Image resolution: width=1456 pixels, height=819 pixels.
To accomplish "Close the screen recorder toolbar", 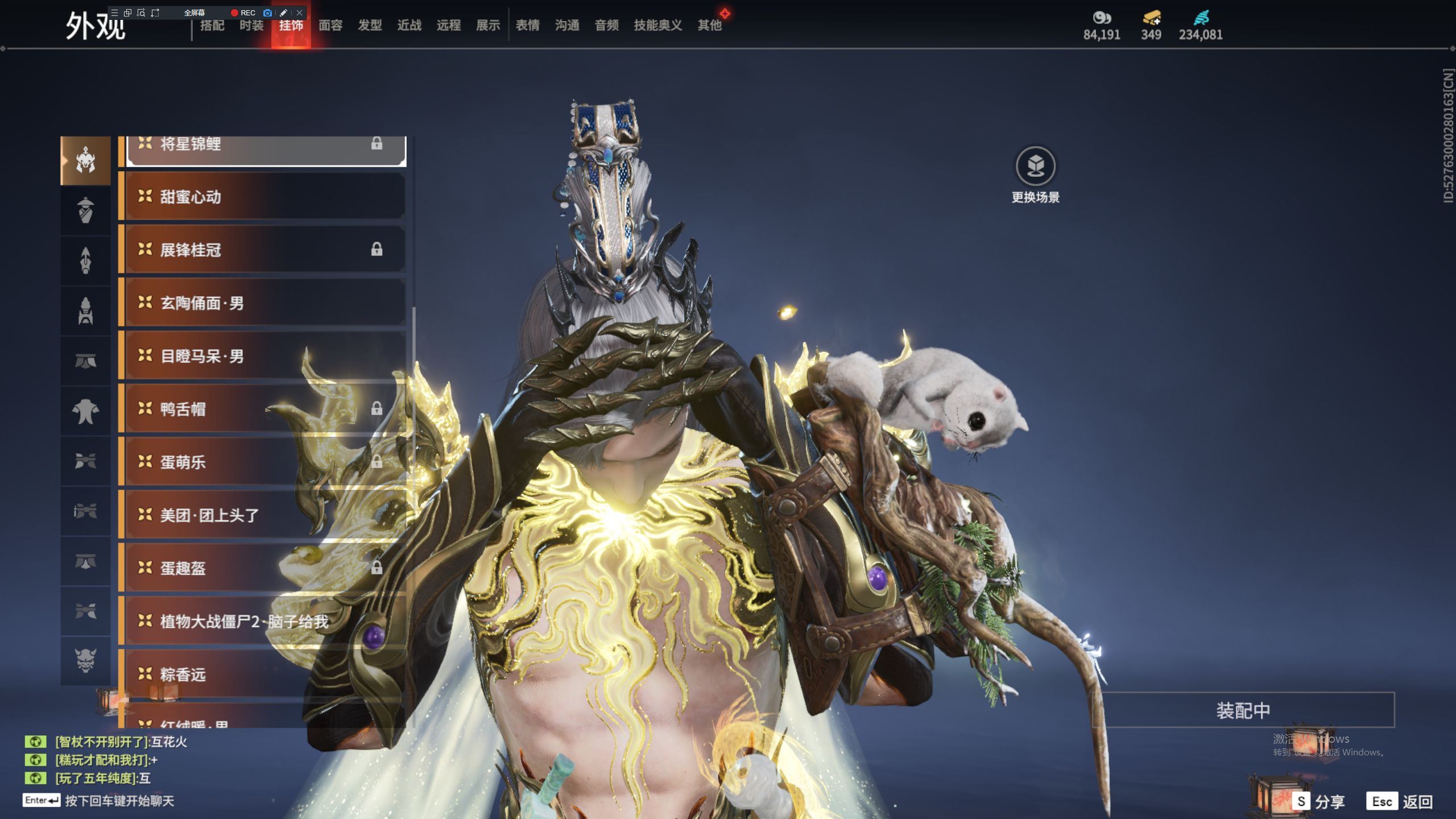I will (299, 13).
